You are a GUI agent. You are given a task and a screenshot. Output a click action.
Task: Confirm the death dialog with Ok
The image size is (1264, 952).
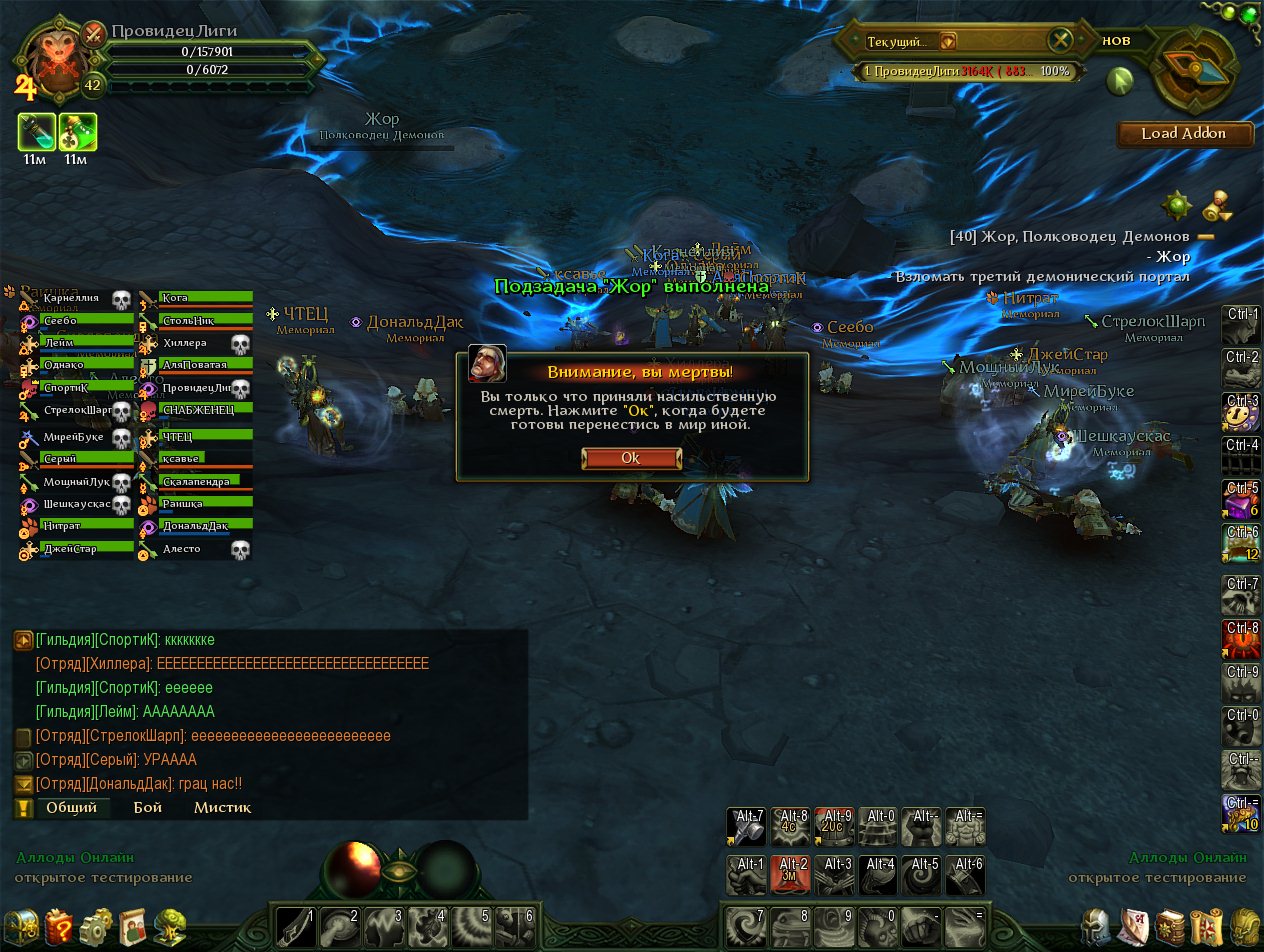[631, 458]
